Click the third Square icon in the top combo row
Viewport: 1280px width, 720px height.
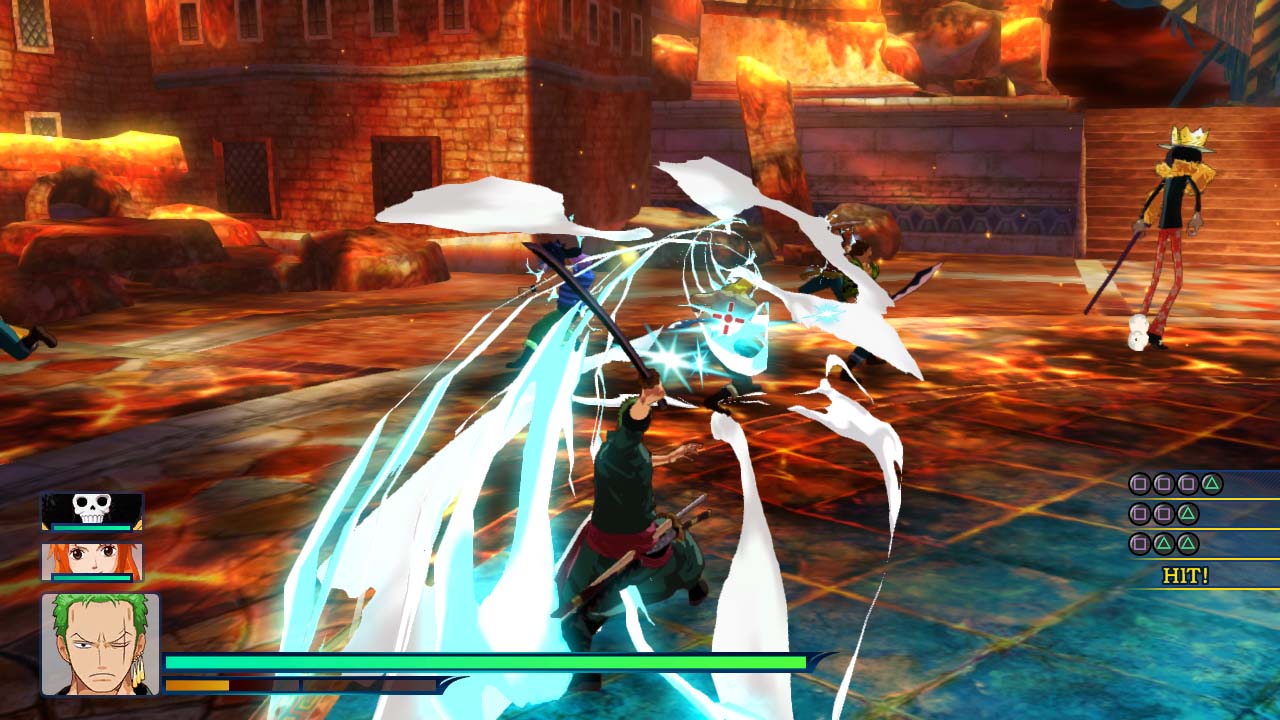click(1188, 484)
